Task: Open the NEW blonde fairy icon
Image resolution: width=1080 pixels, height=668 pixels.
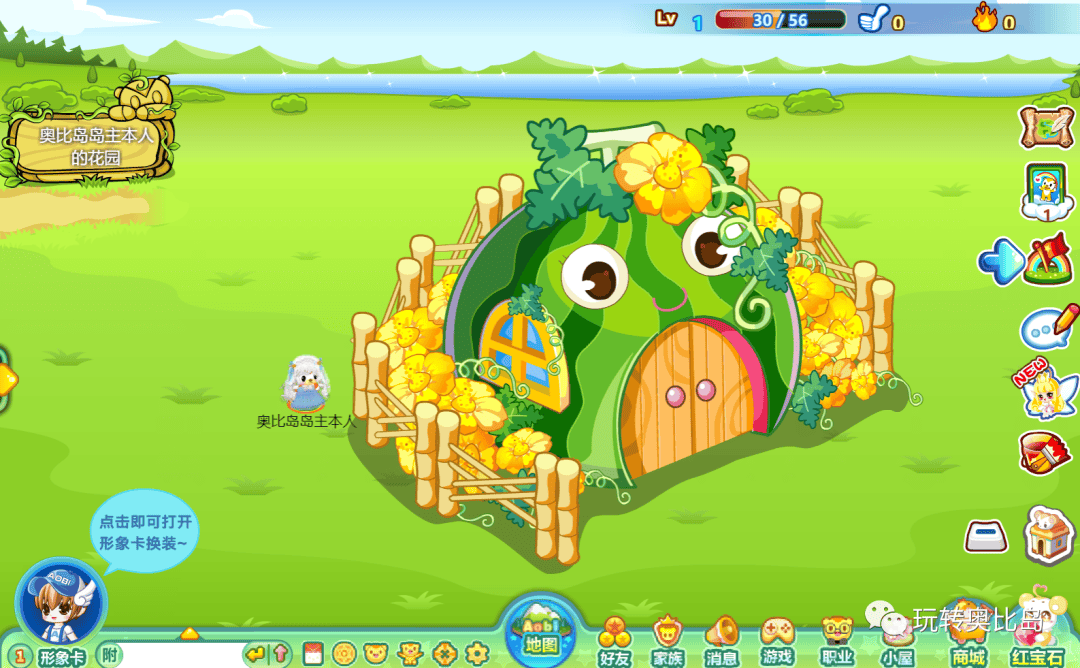Action: 1044,391
